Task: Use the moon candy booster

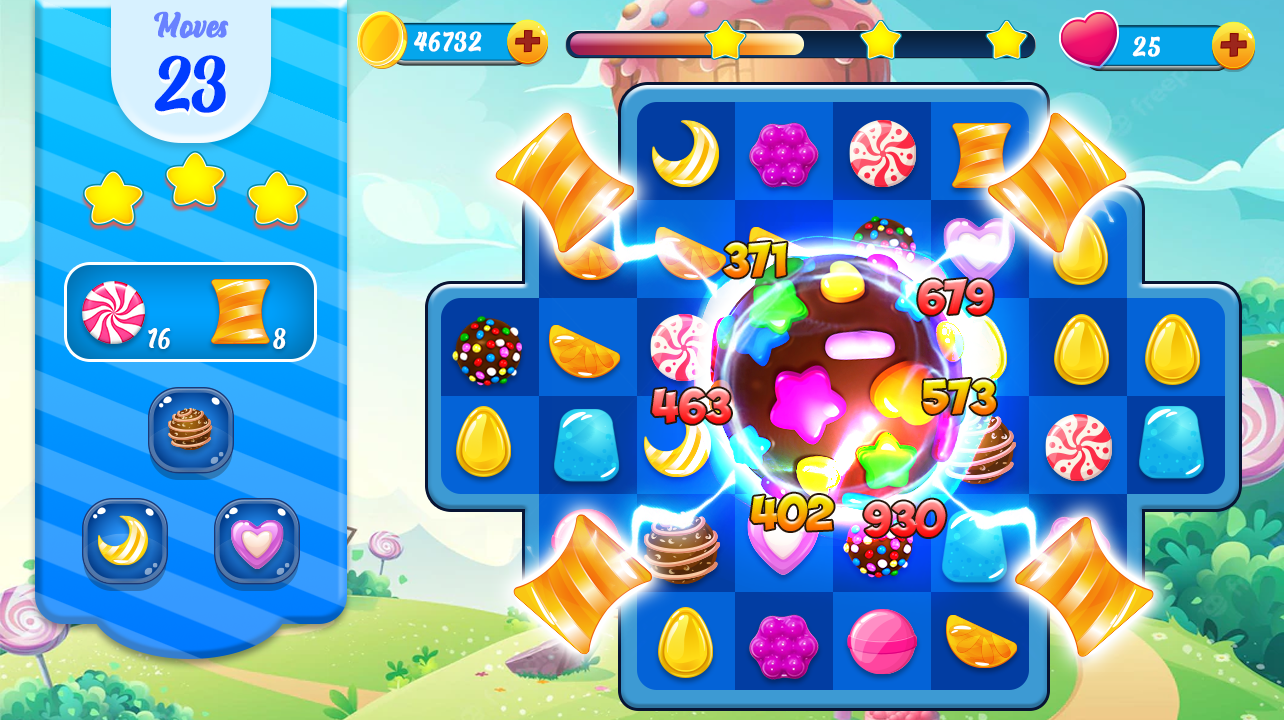Action: 124,543
